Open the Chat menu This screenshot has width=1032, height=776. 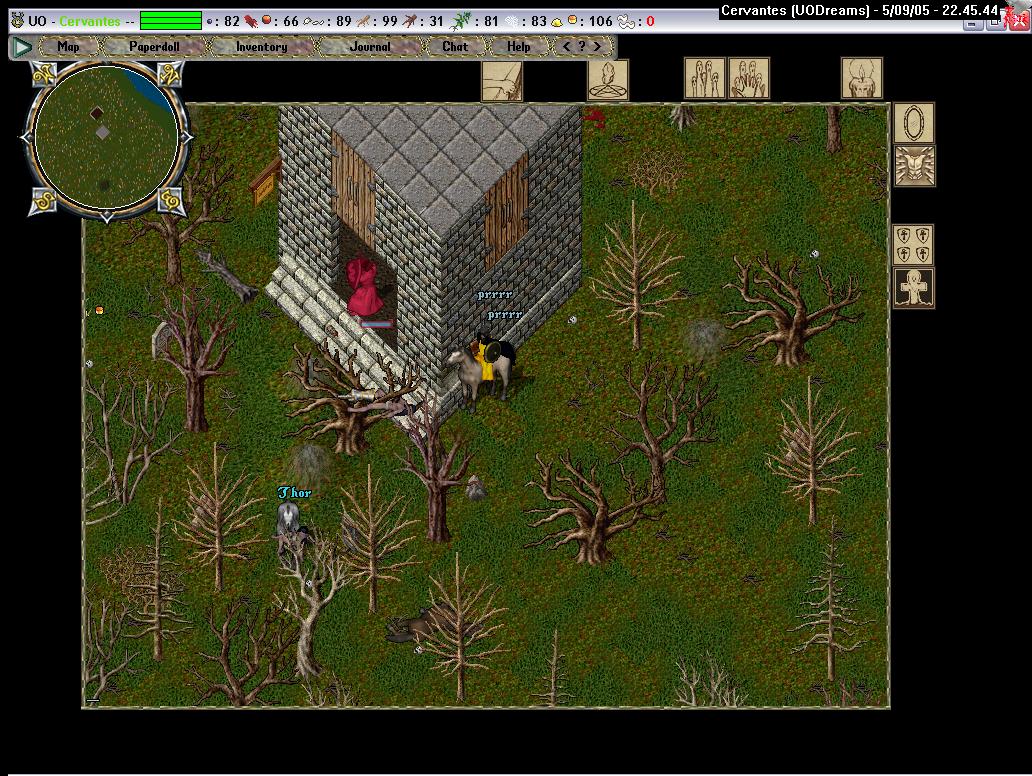point(454,47)
